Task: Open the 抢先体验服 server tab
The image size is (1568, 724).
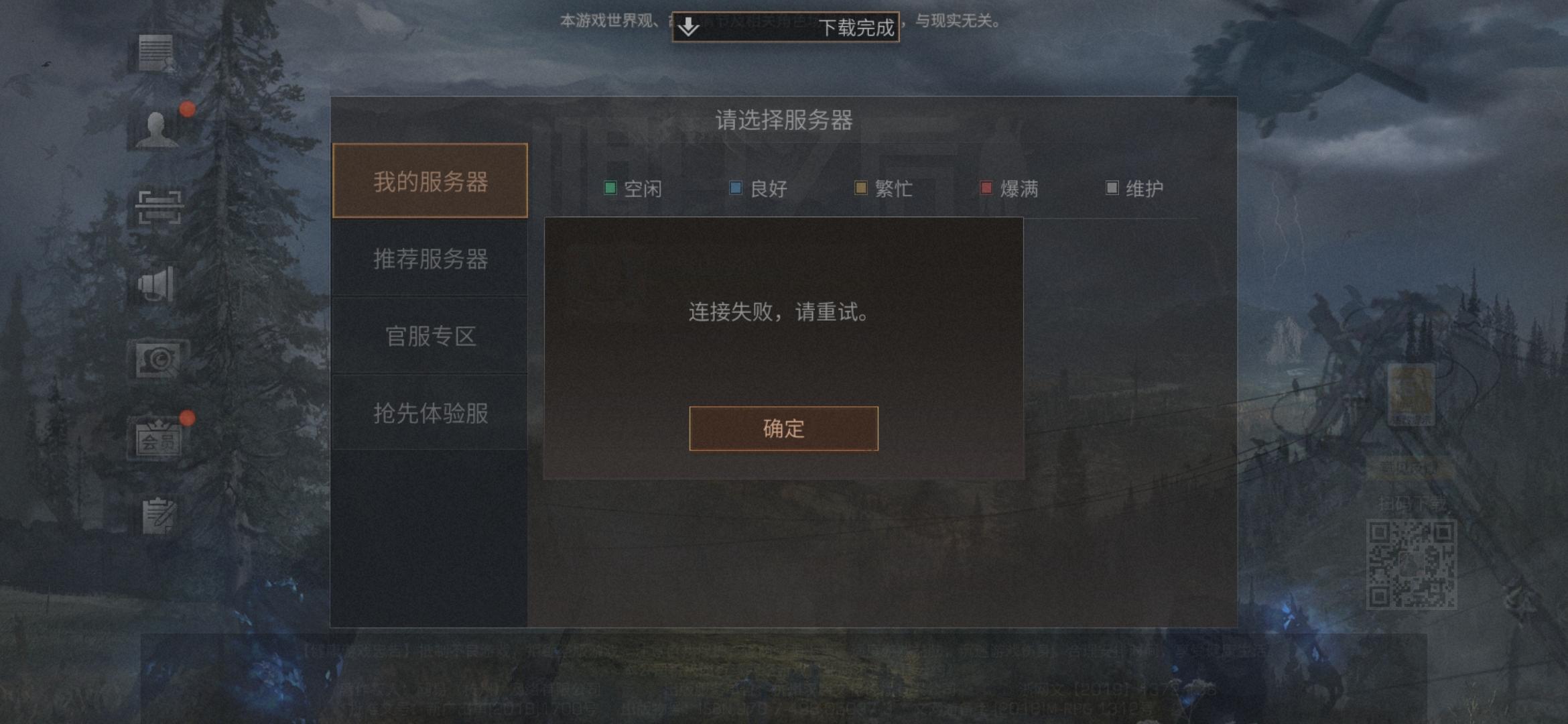Action: pyautogui.click(x=431, y=413)
